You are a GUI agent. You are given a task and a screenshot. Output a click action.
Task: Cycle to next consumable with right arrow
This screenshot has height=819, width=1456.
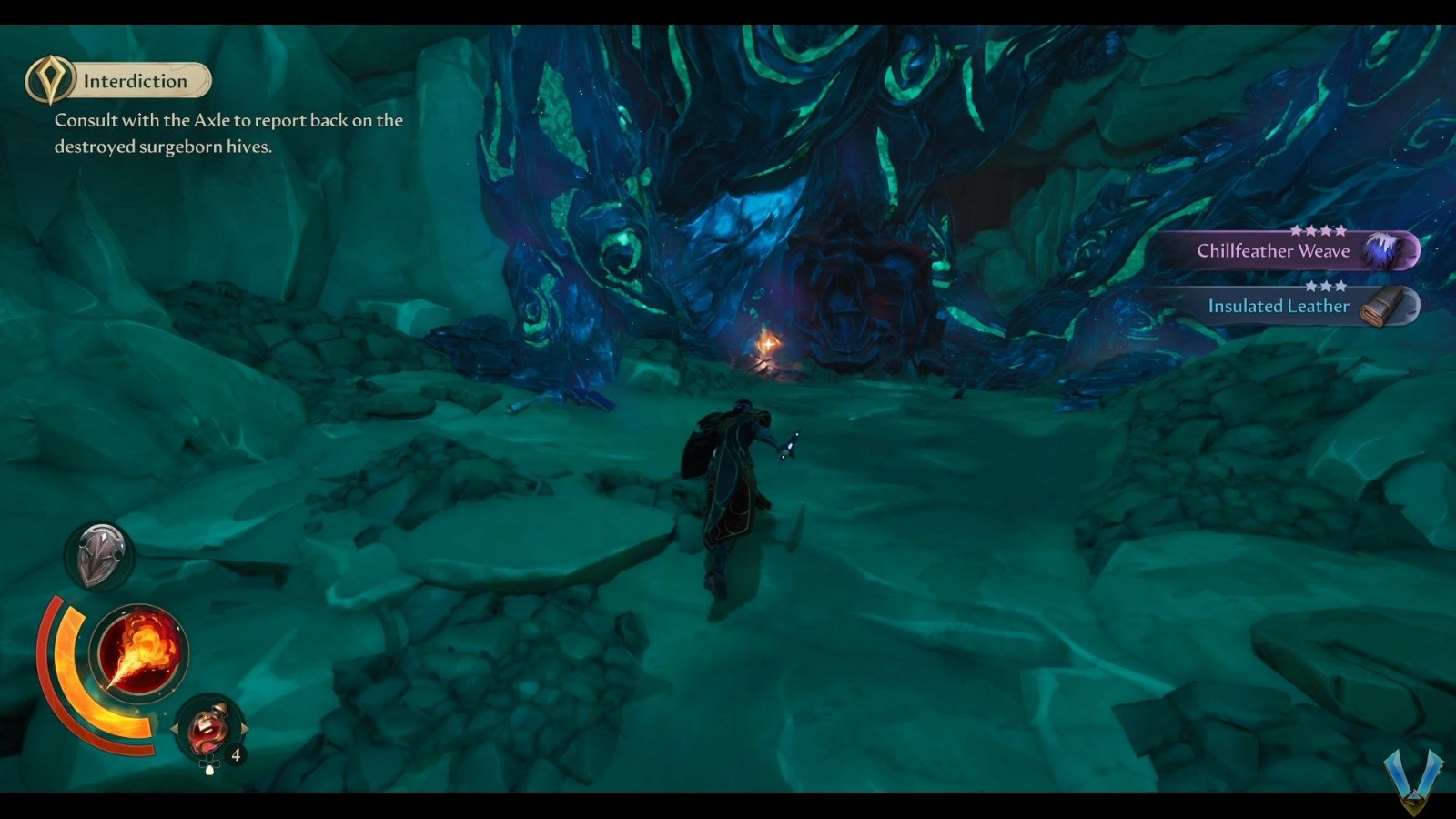(245, 729)
